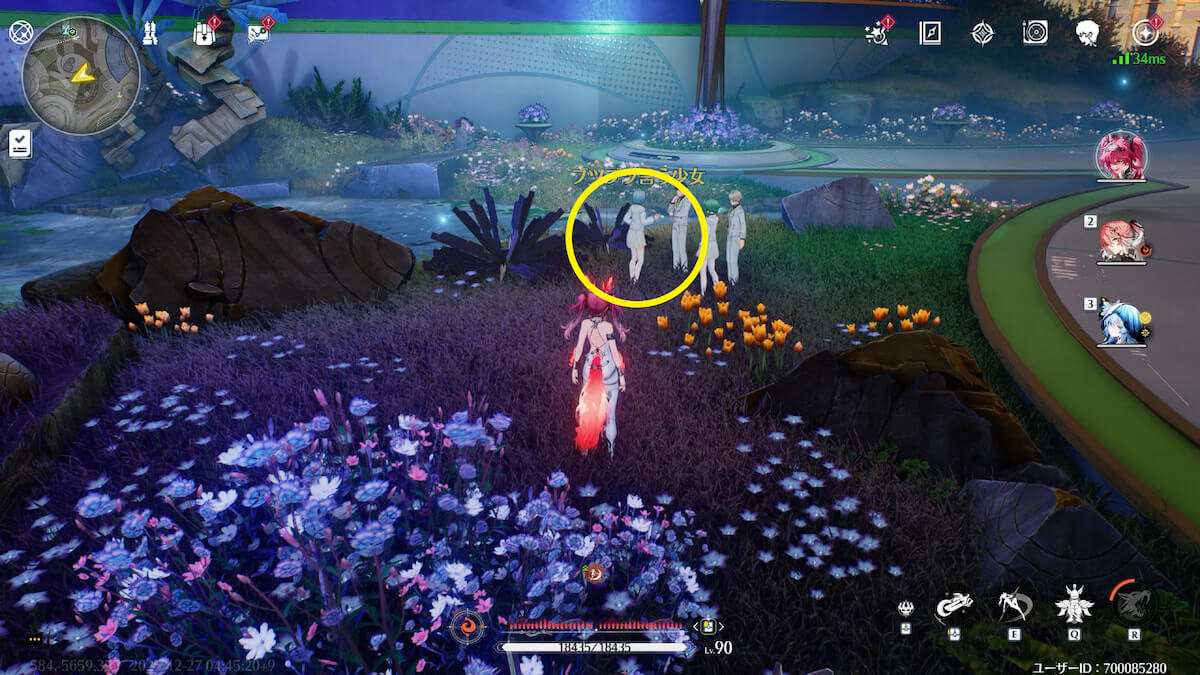Switch to party character slot 2

[1121, 241]
